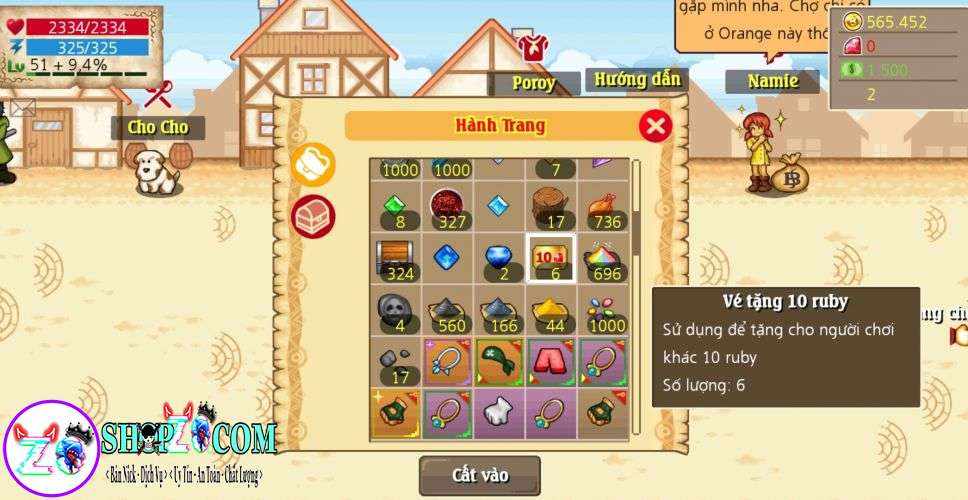Select the gold powder pile slot
This screenshot has width=968, height=500.
[x=551, y=310]
